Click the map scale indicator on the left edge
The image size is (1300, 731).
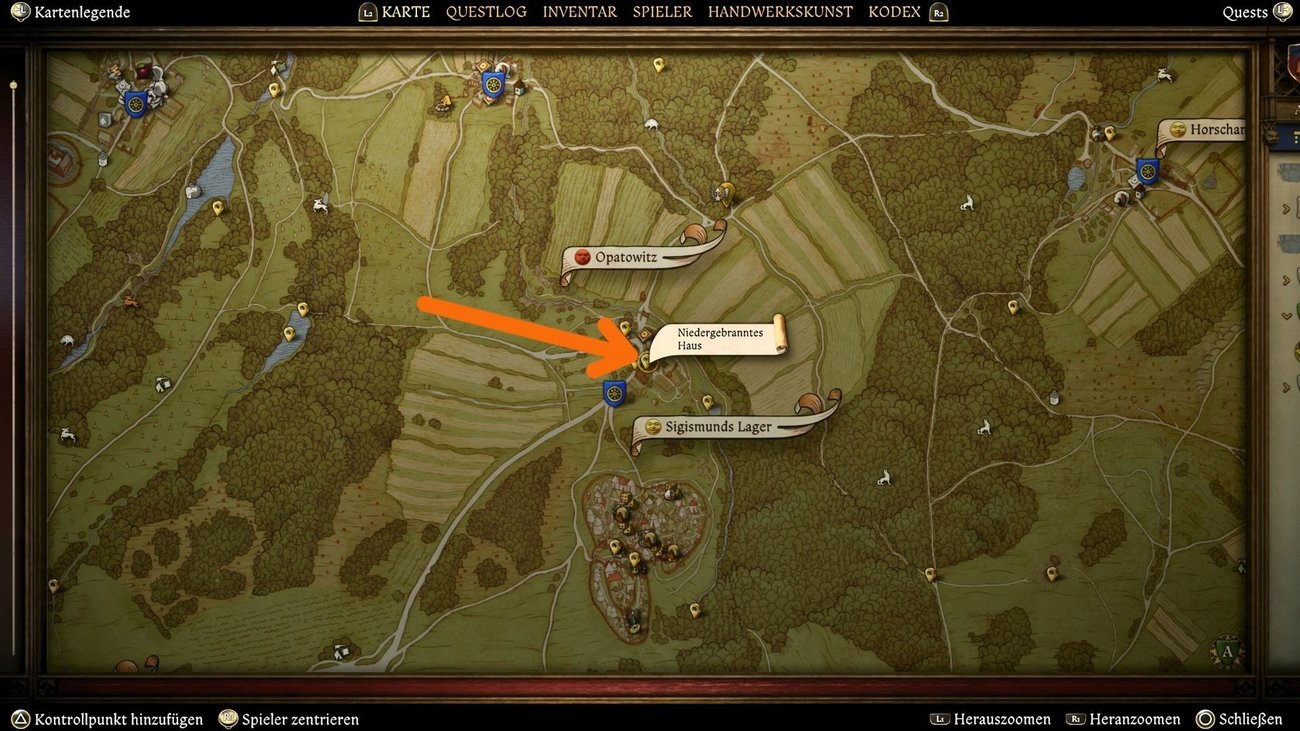pyautogui.click(x=13, y=85)
